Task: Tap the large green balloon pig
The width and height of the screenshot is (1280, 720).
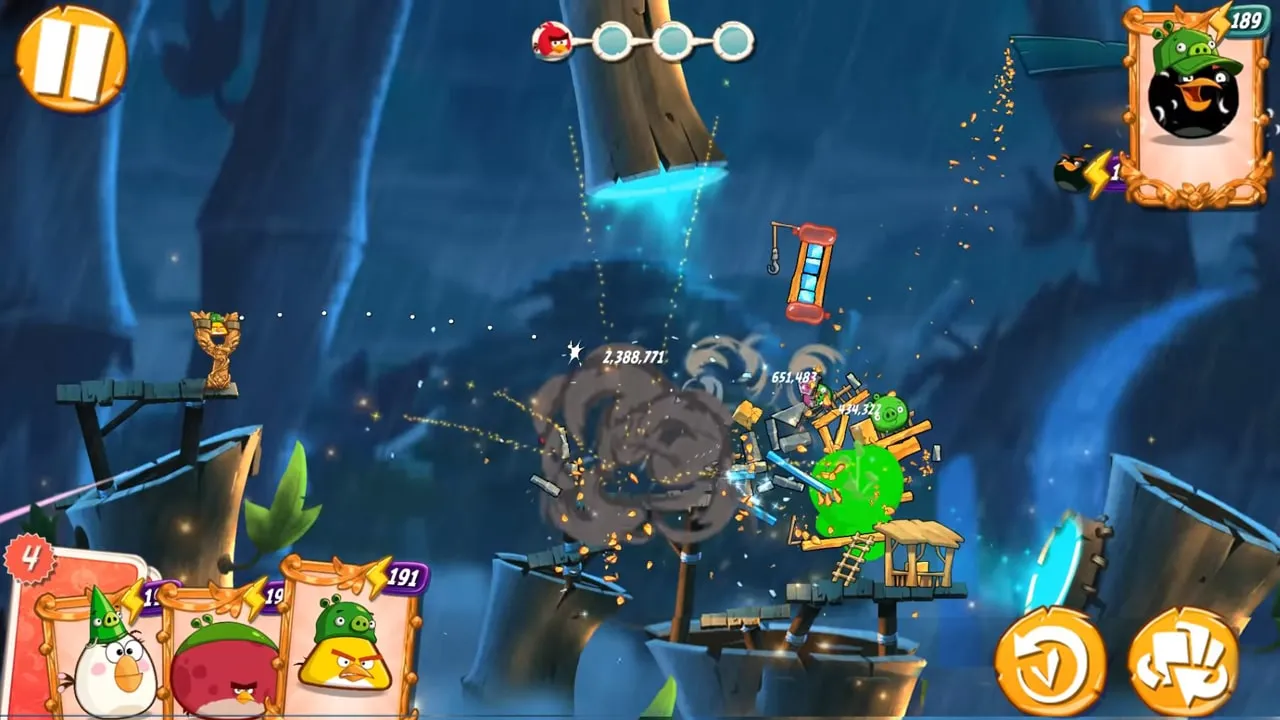Action: click(x=853, y=488)
